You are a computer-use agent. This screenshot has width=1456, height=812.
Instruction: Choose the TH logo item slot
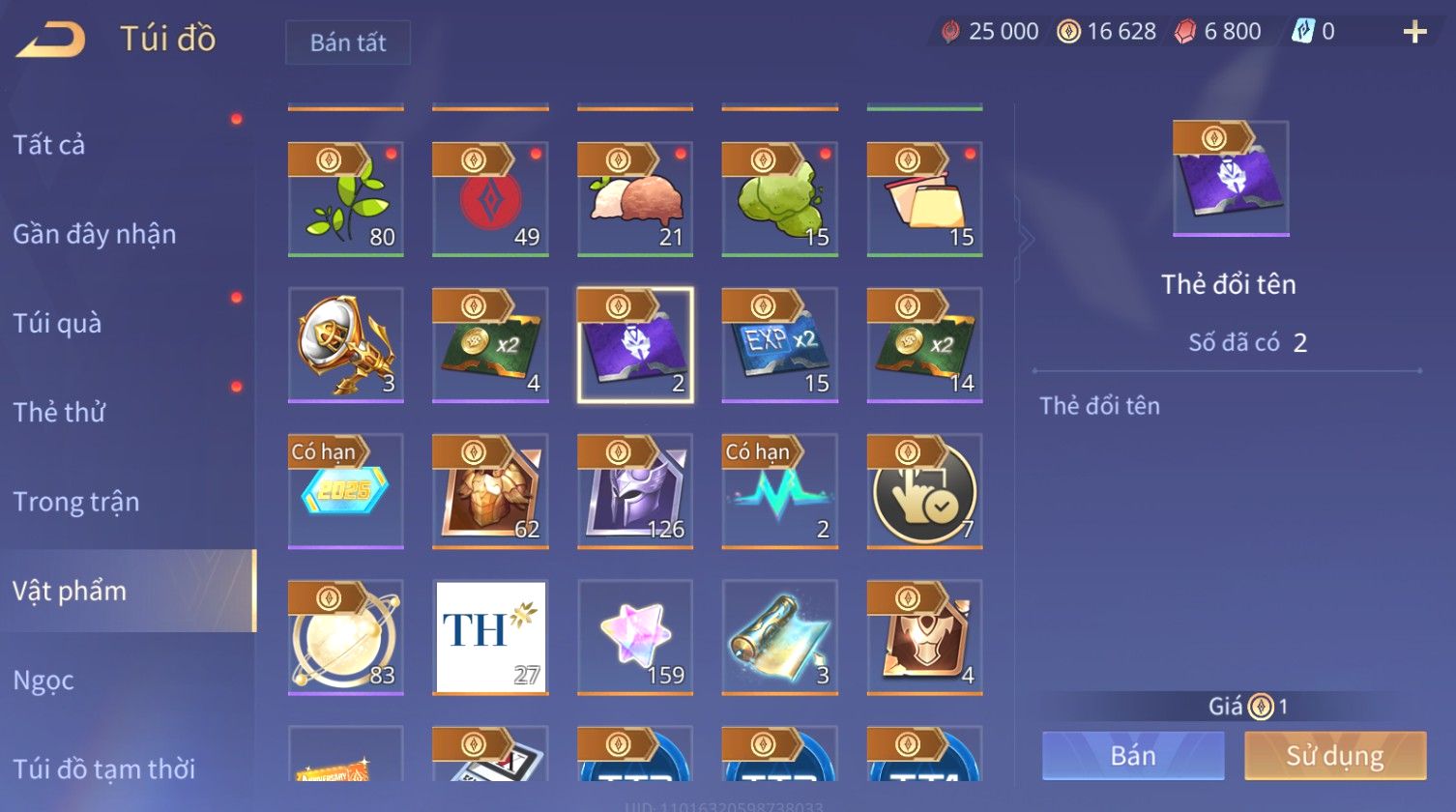(x=490, y=637)
